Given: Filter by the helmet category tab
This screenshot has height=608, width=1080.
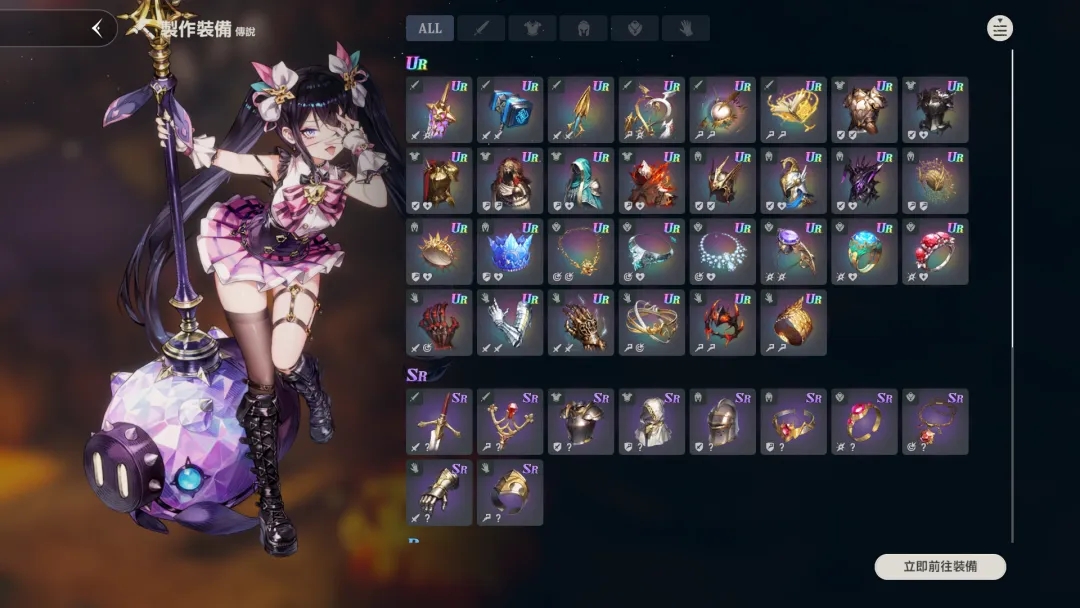Looking at the screenshot, I should click(584, 28).
